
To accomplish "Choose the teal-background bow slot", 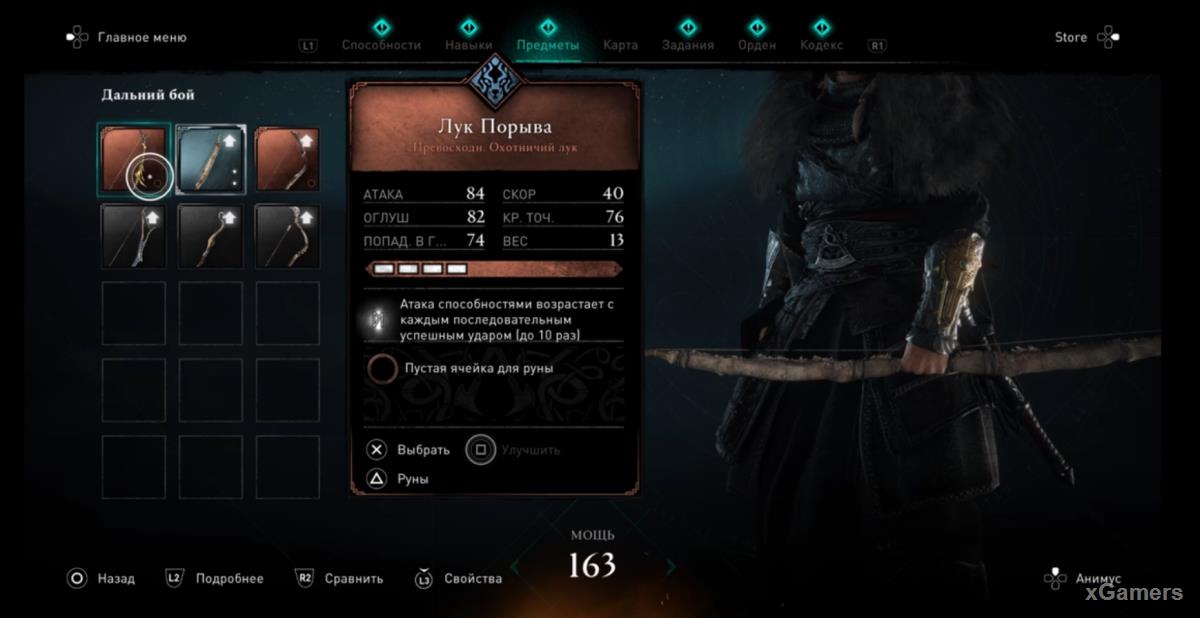I will (x=211, y=159).
